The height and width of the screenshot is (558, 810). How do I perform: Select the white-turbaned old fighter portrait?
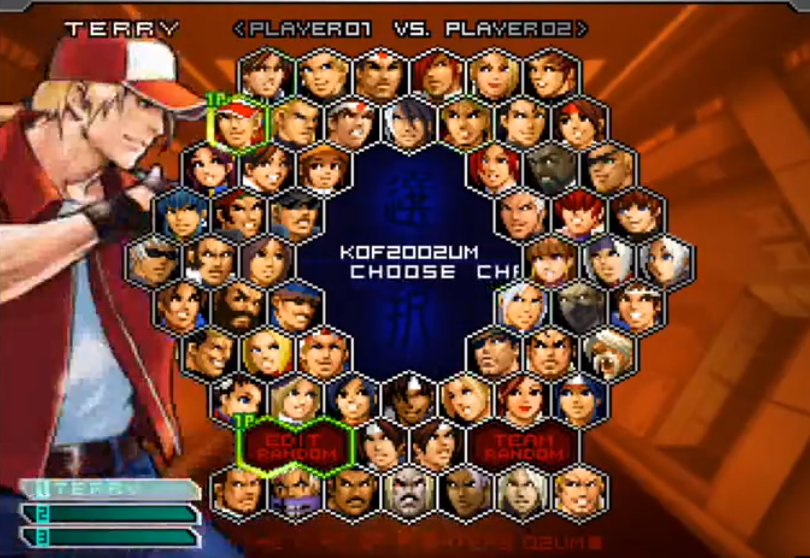click(x=608, y=350)
